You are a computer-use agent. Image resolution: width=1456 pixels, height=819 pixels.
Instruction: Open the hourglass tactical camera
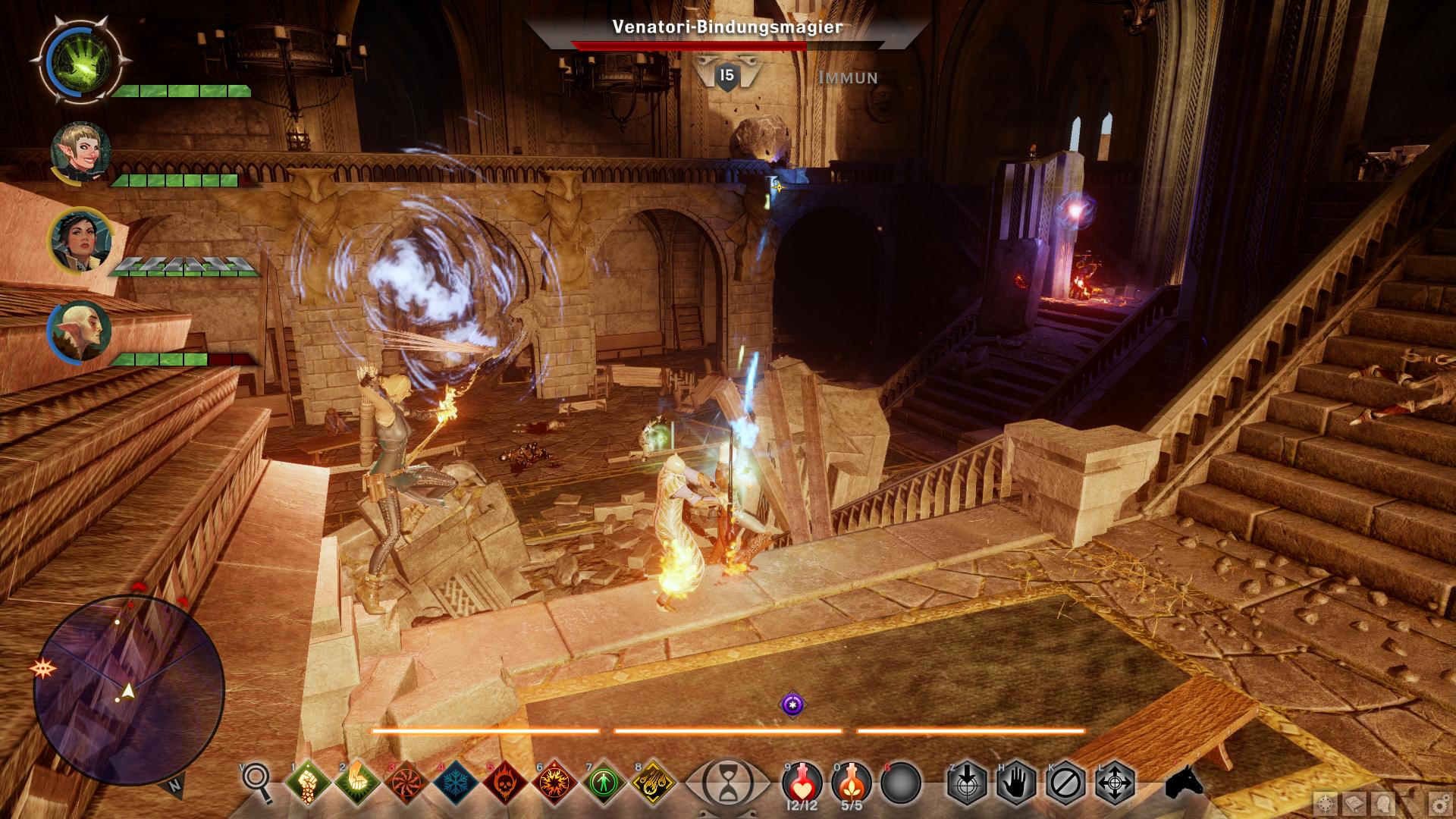pos(726,783)
